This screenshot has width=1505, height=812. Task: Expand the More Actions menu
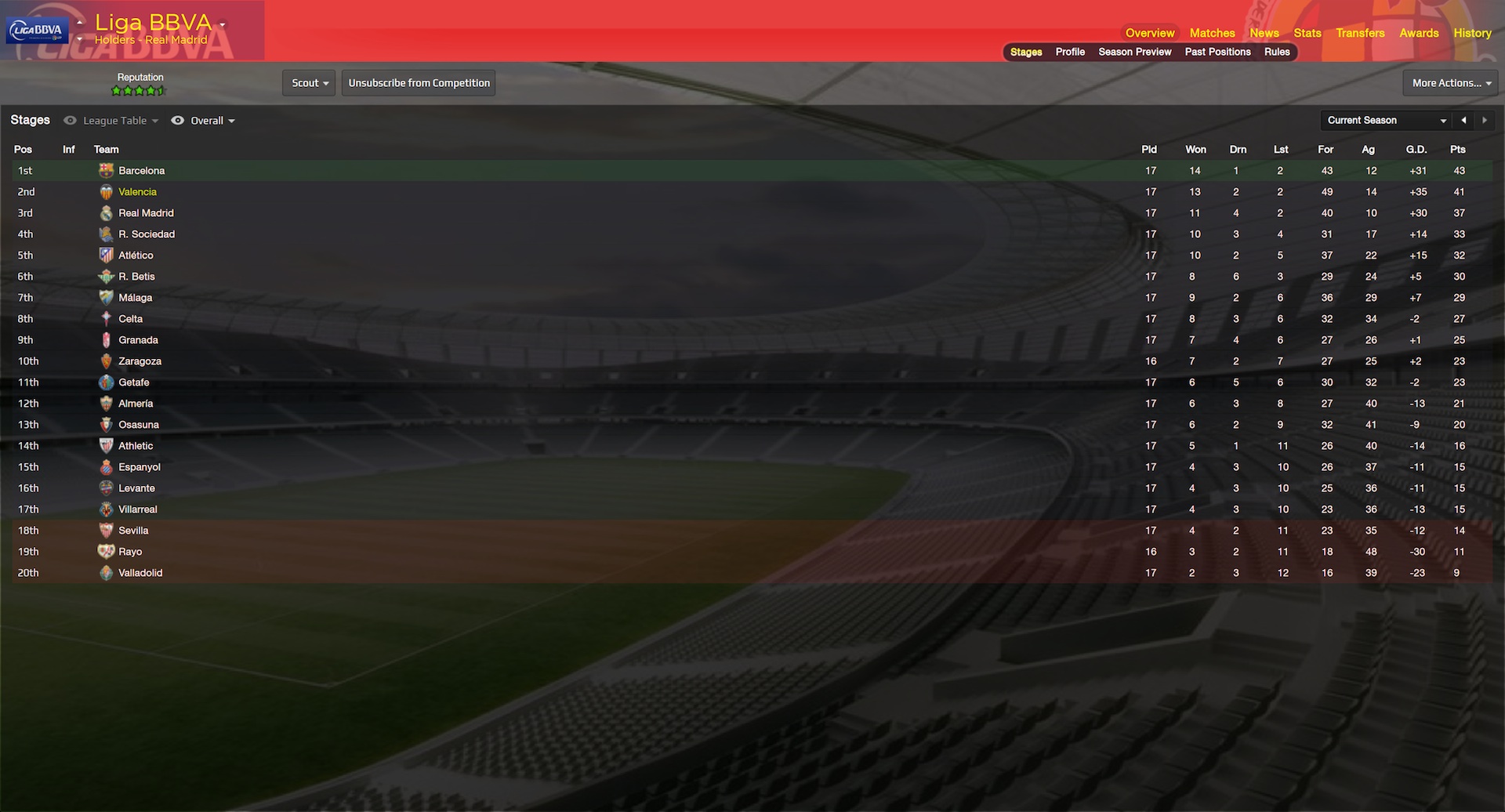(1451, 83)
